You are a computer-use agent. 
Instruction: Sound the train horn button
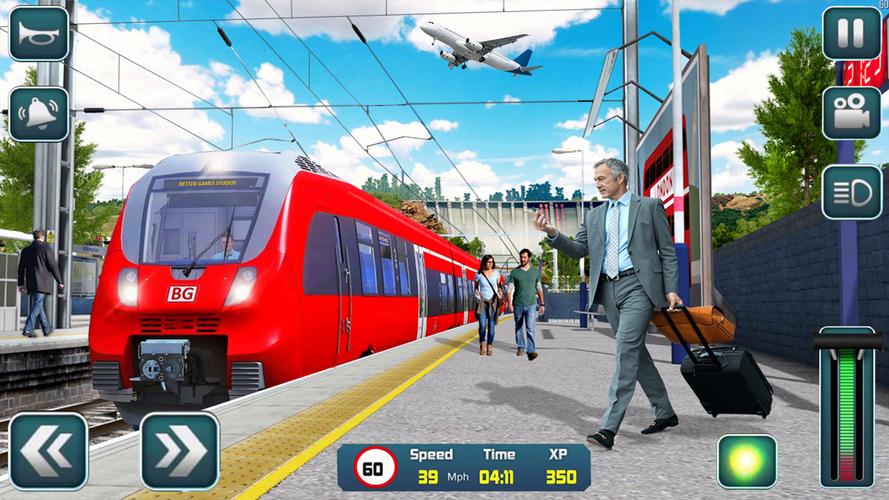pos(39,34)
